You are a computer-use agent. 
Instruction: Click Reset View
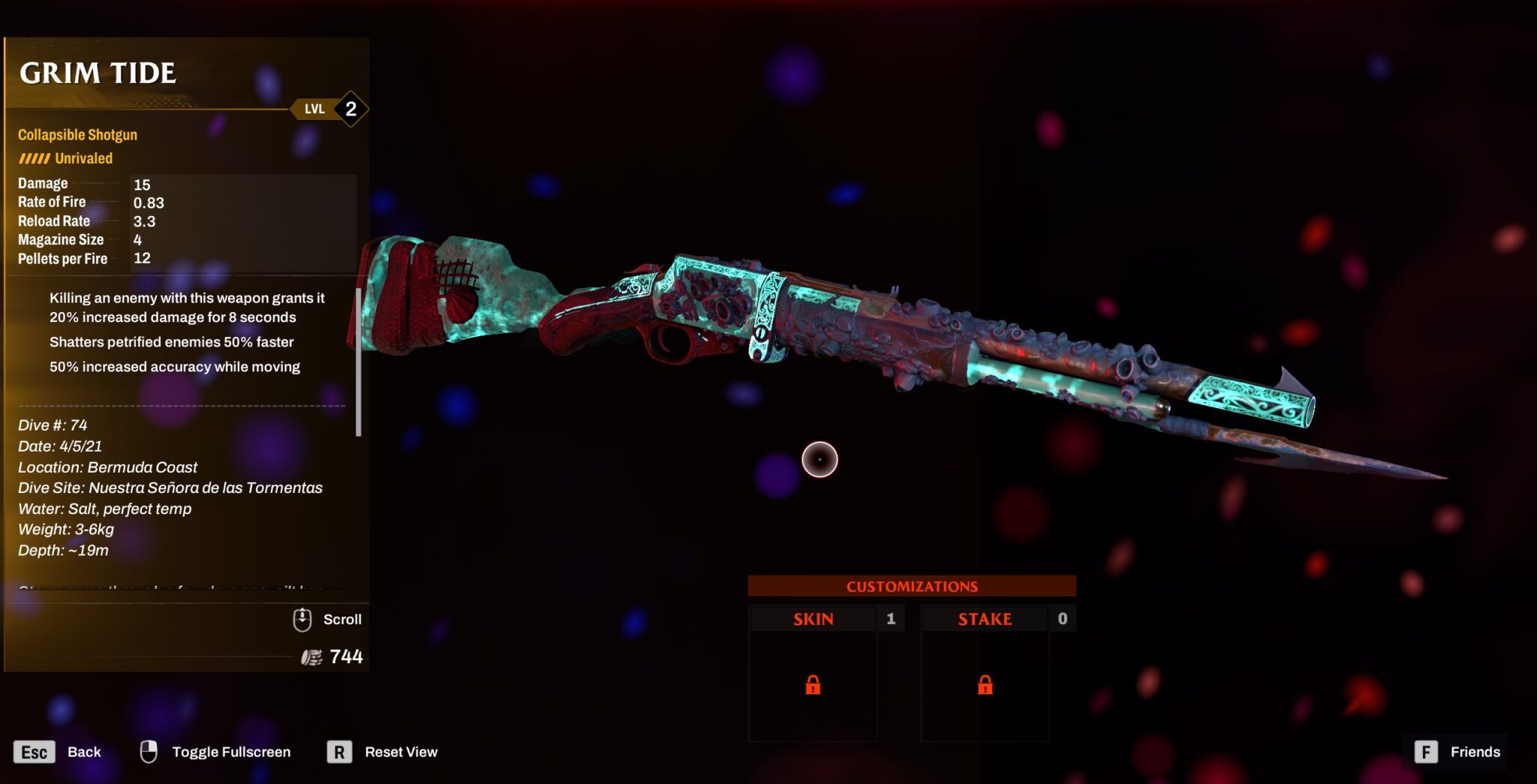[401, 752]
